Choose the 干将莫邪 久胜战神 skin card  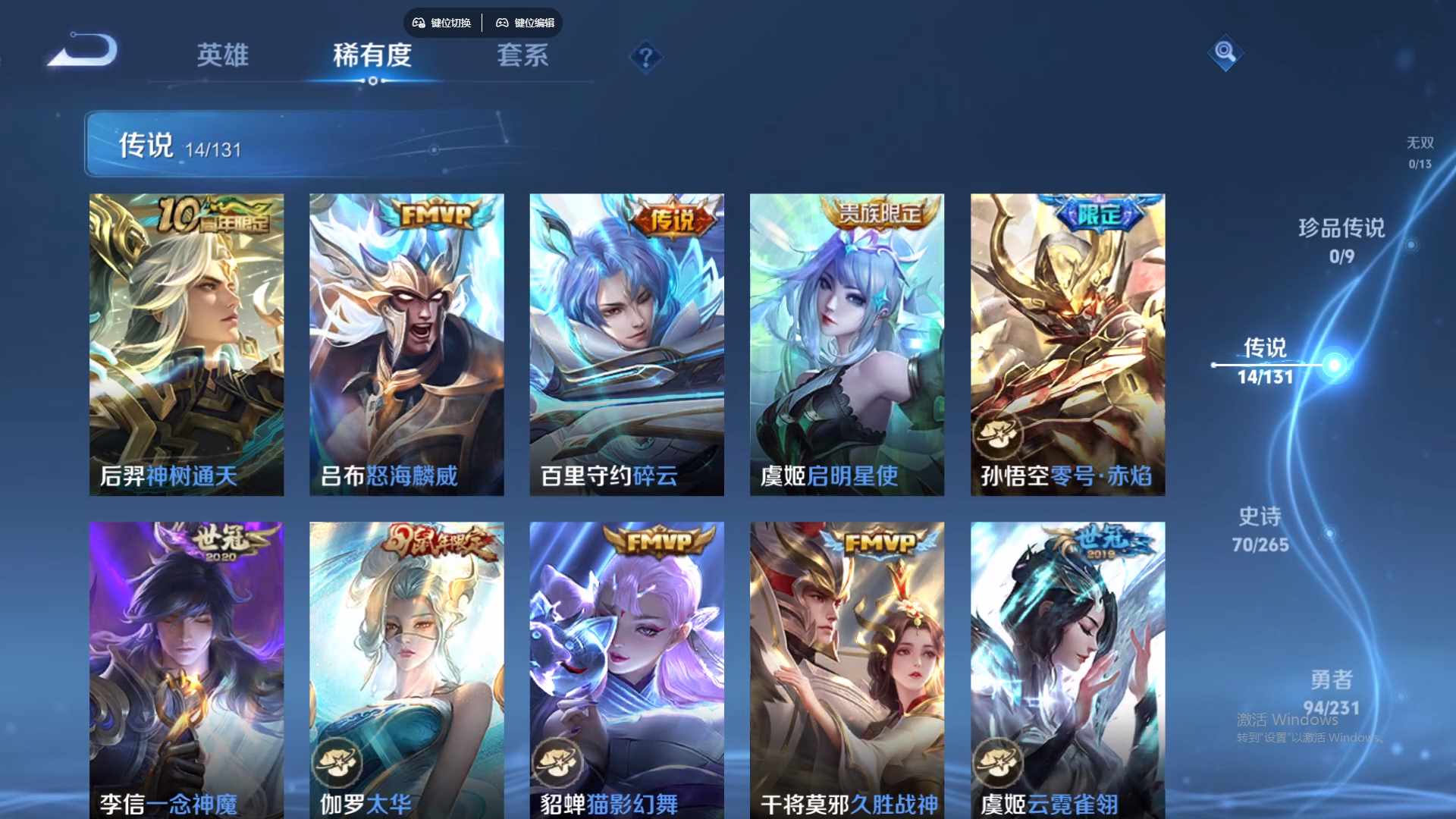tap(847, 669)
